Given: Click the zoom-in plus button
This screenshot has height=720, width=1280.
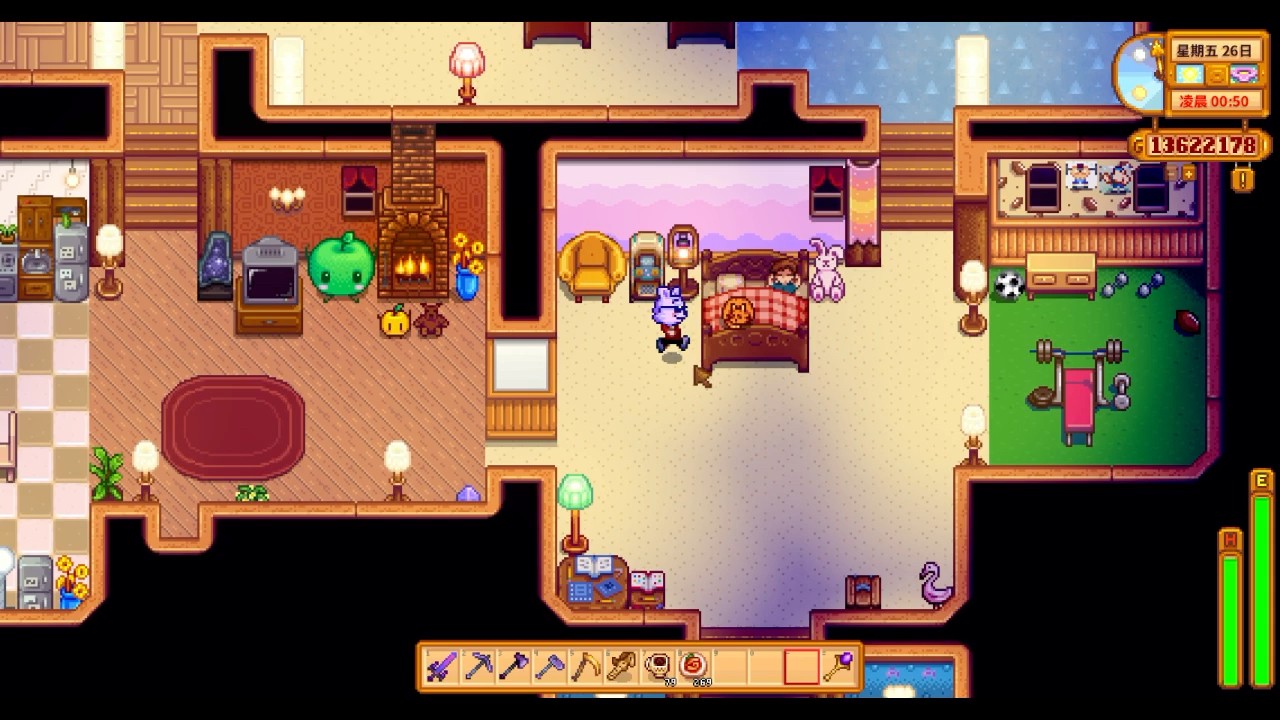Looking at the screenshot, I should pyautogui.click(x=1189, y=173).
